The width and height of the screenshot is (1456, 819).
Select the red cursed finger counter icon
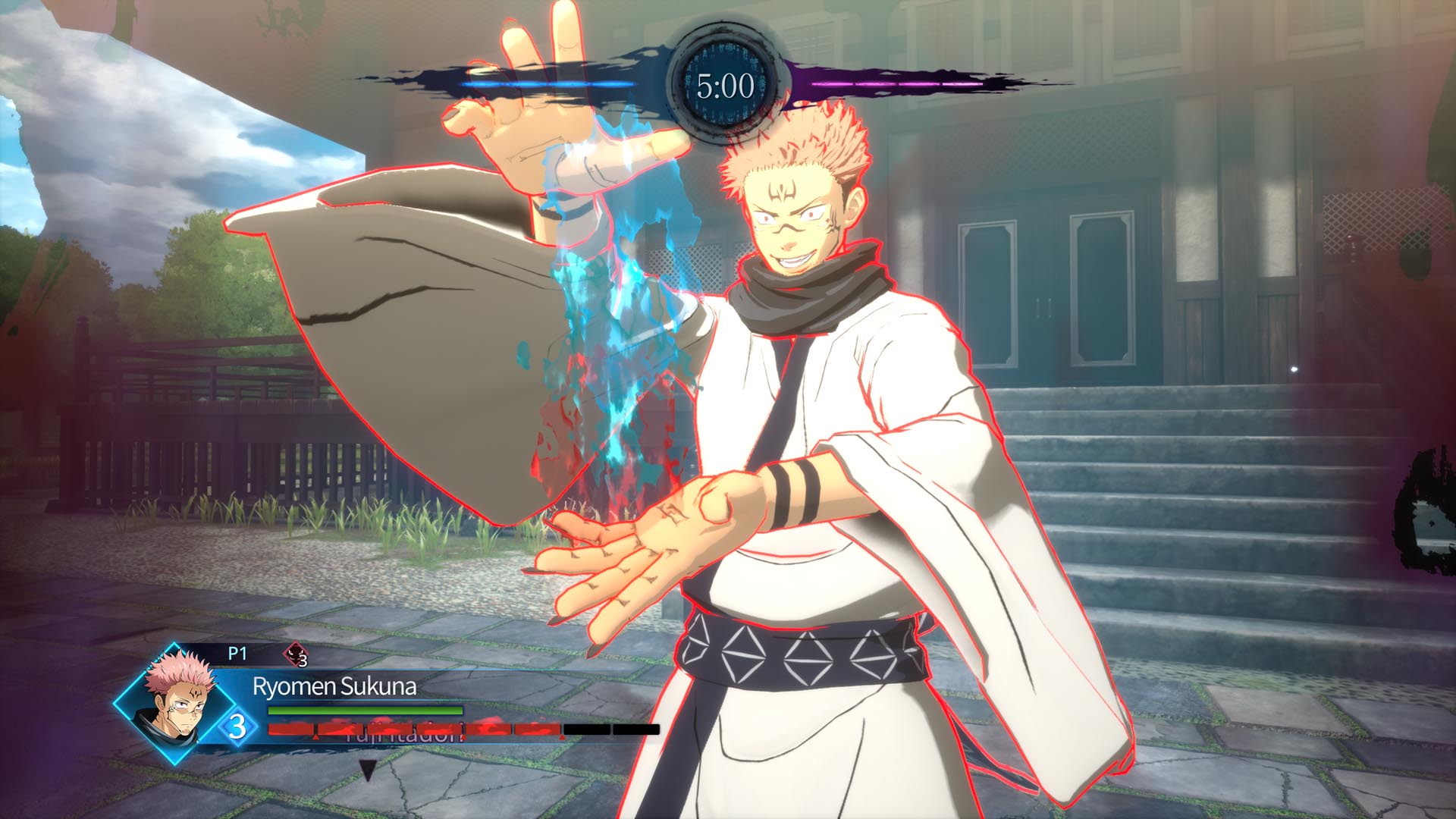(294, 654)
